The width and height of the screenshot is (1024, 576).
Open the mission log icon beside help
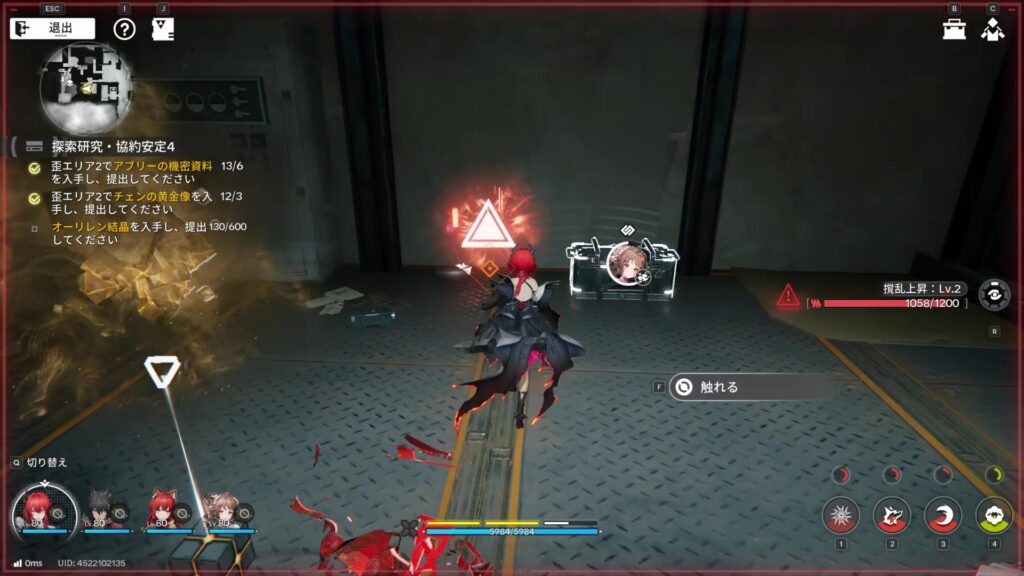pyautogui.click(x=163, y=28)
